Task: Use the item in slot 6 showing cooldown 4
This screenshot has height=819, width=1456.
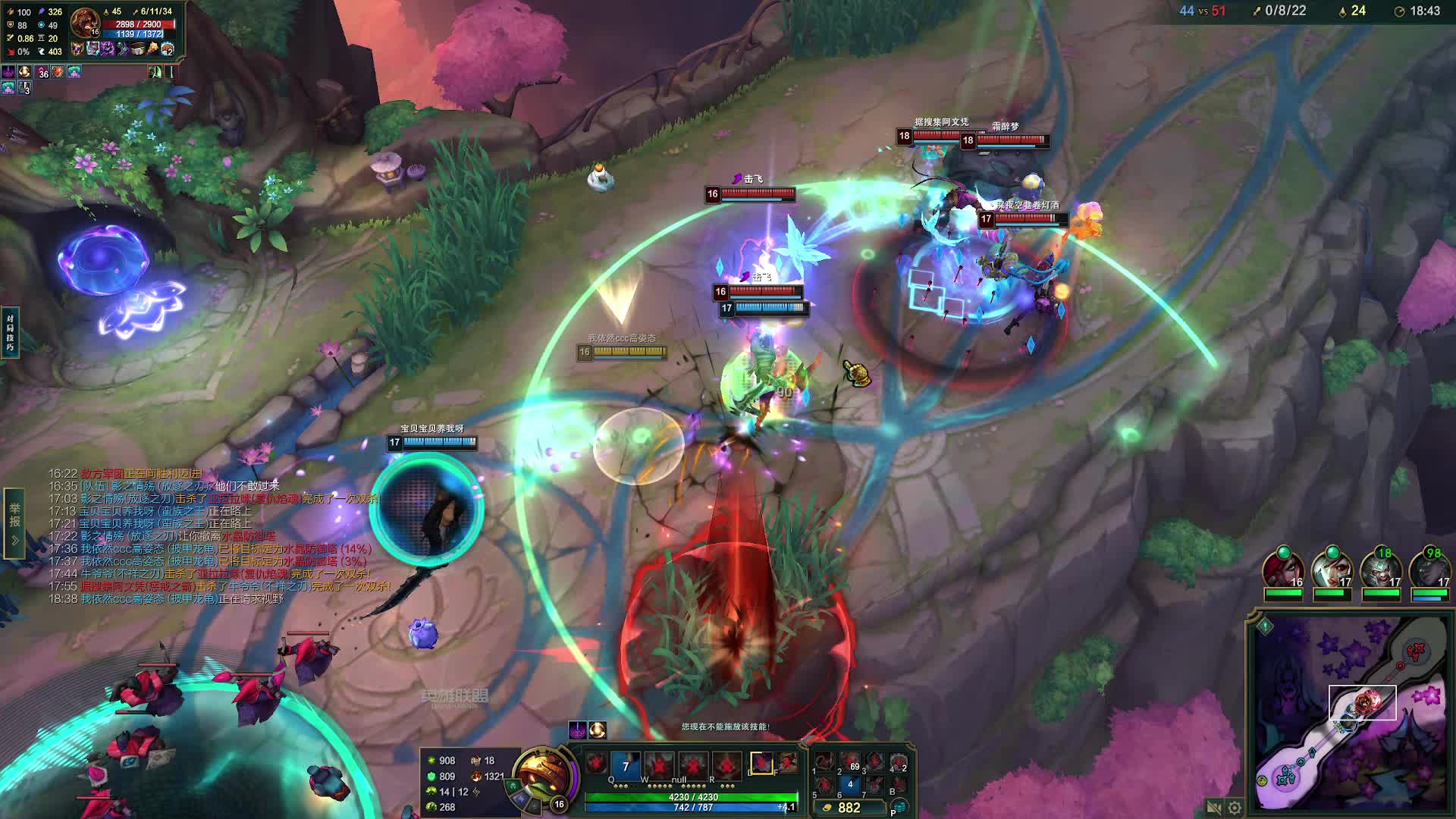Action: coord(850,786)
